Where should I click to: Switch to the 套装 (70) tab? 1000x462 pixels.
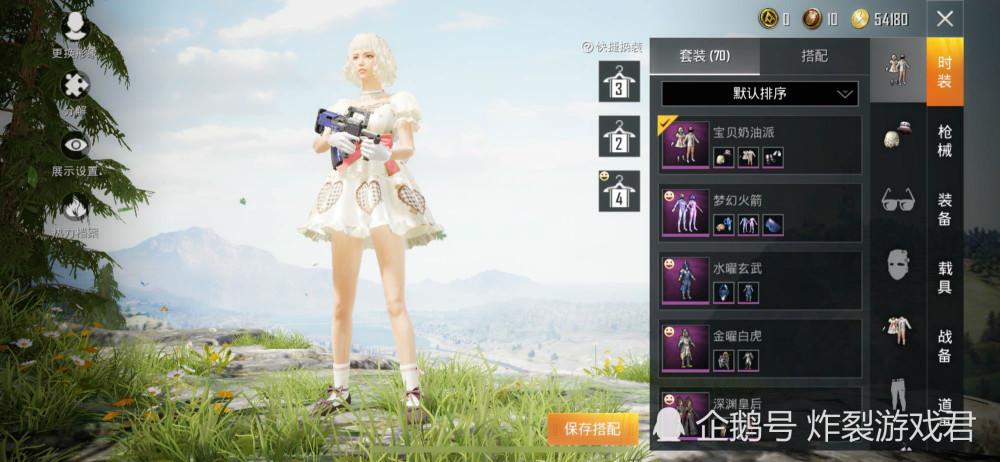(705, 56)
